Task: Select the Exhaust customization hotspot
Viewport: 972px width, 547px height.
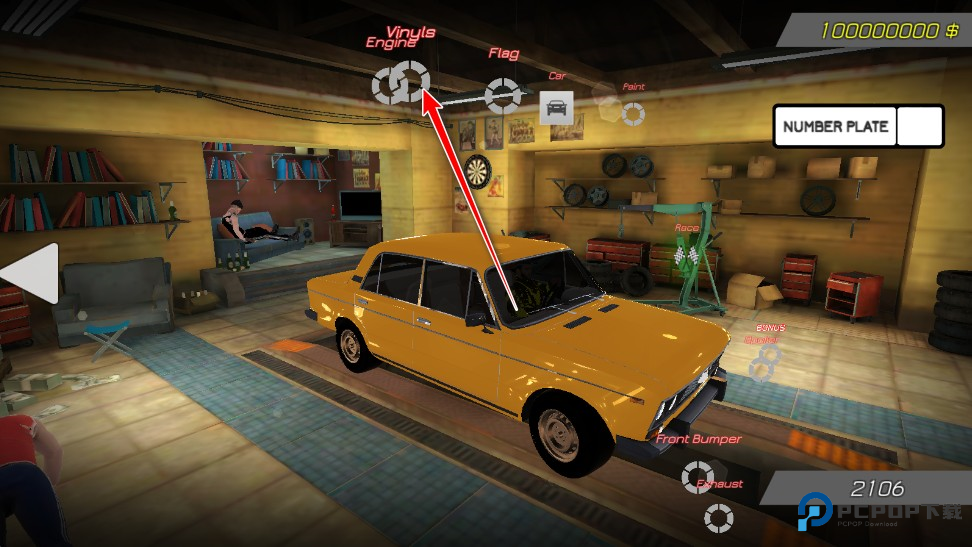Action: pos(718,518)
